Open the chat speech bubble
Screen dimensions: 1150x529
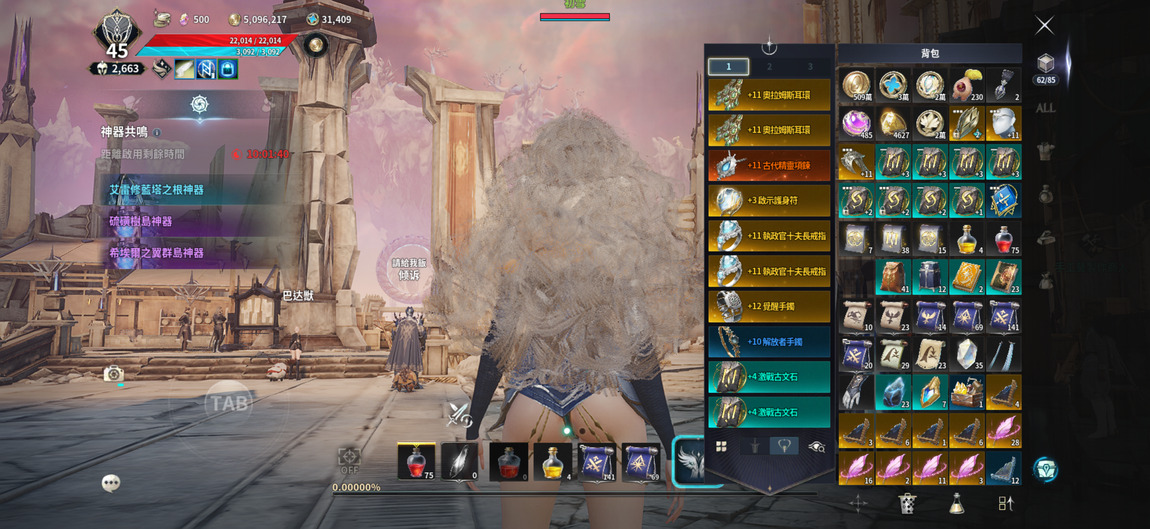111,483
